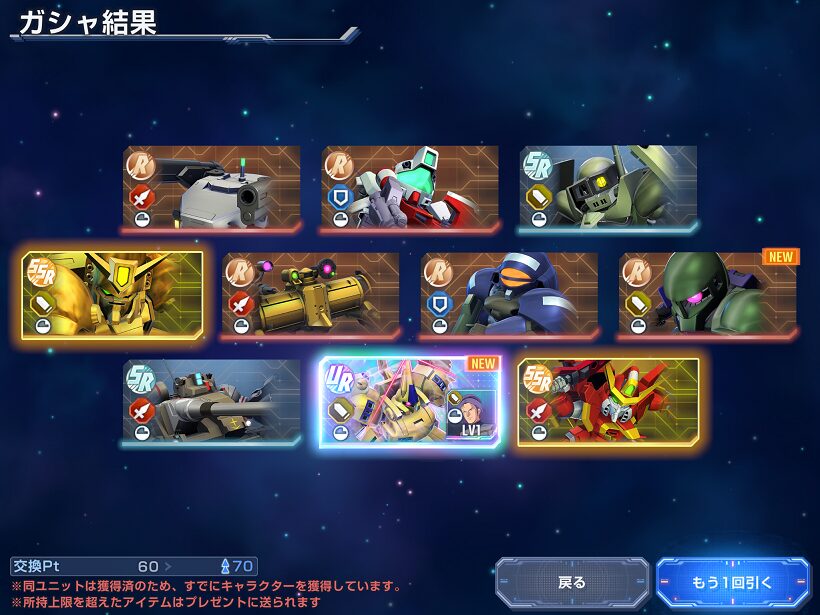Pull again with もう1回引く button
Viewport: 820px width, 615px height.
(x=732, y=582)
